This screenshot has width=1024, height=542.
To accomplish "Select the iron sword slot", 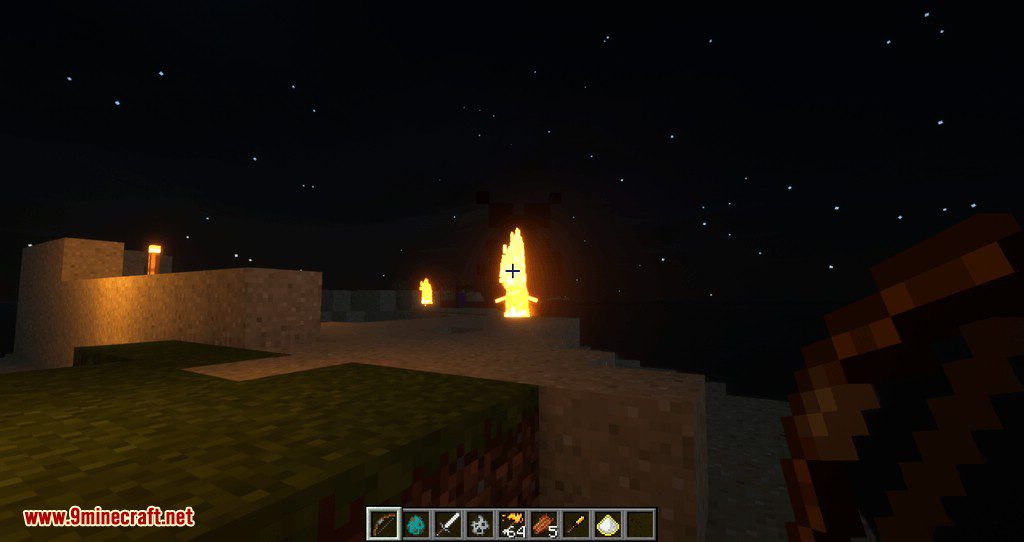I will pos(446,524).
